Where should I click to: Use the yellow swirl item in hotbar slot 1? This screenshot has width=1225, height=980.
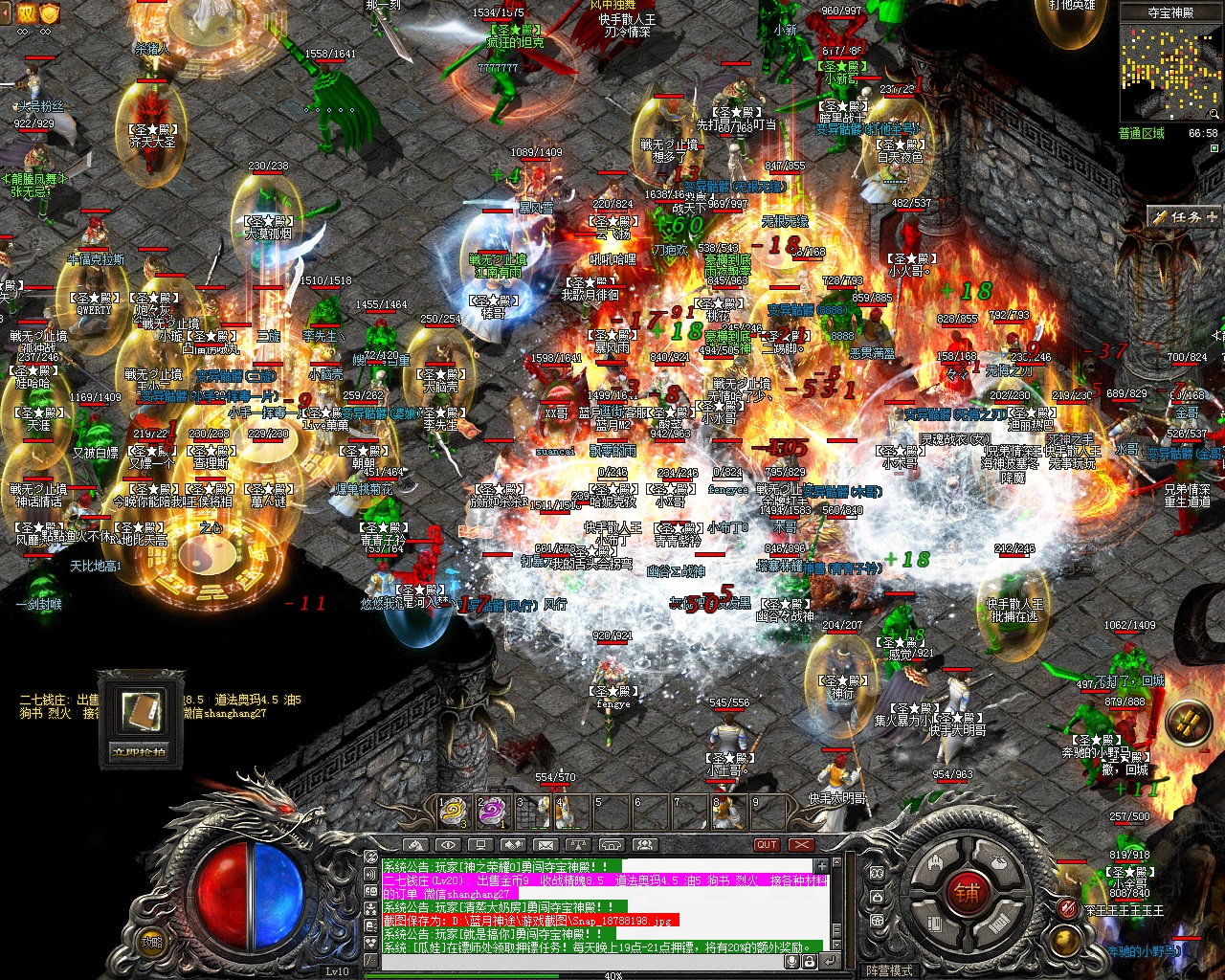(453, 813)
